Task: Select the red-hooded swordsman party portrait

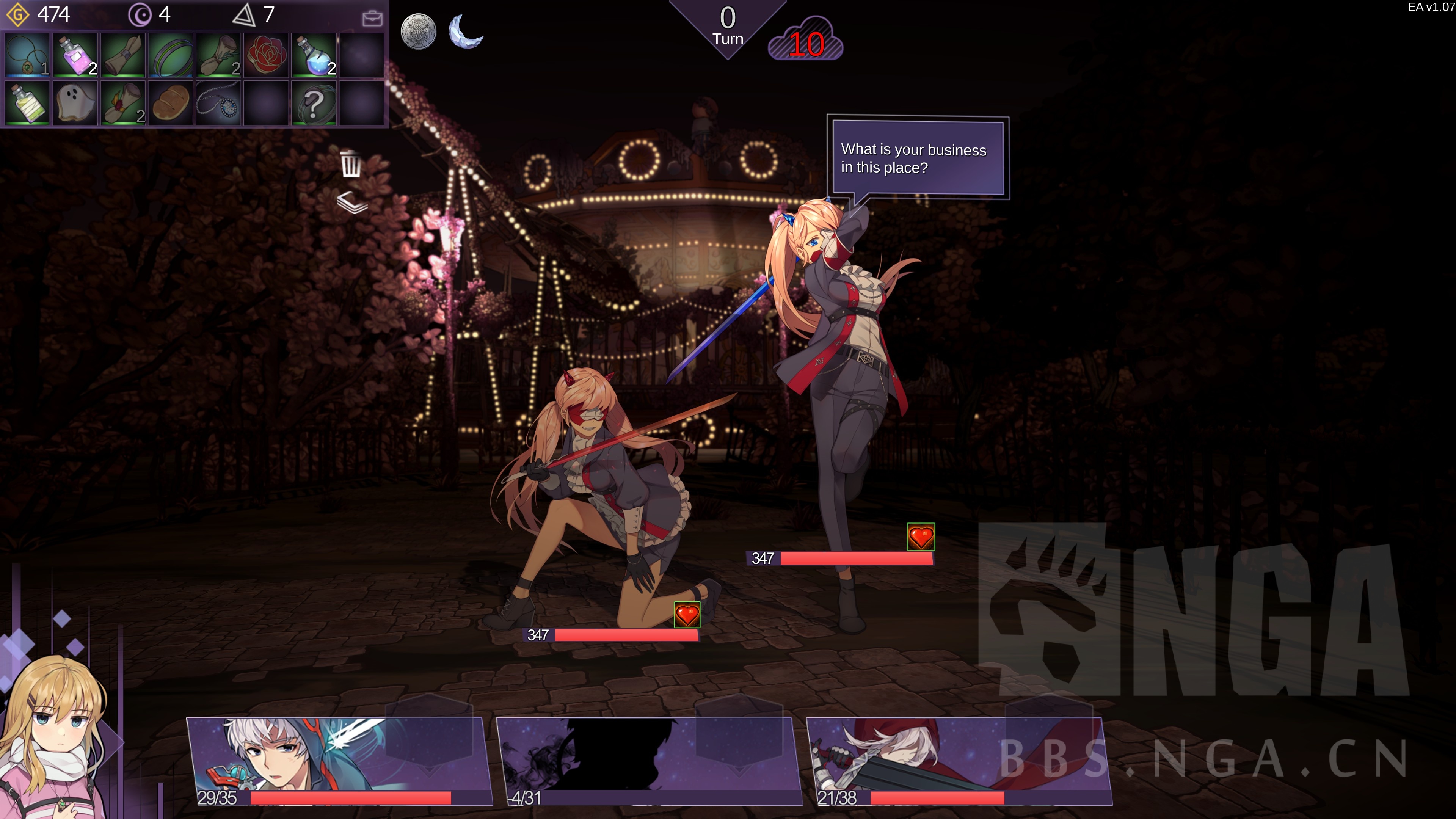Action: click(x=959, y=760)
